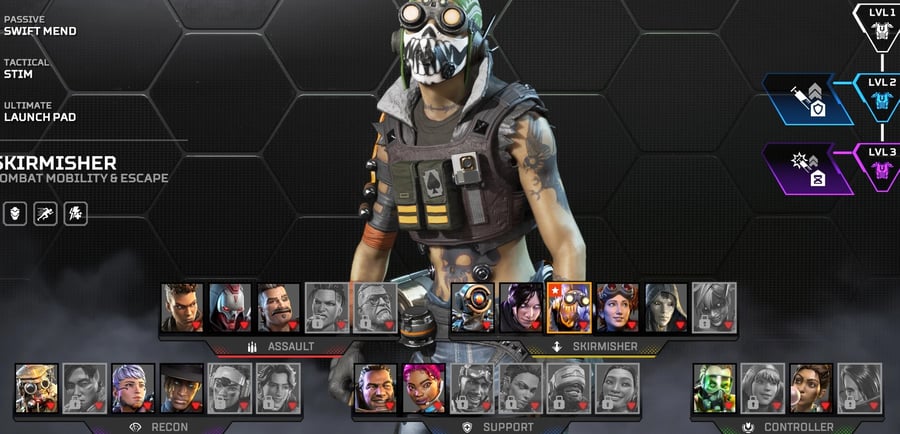Select Bloodhound in the Recon row
Image resolution: width=900 pixels, height=434 pixels.
[x=37, y=387]
